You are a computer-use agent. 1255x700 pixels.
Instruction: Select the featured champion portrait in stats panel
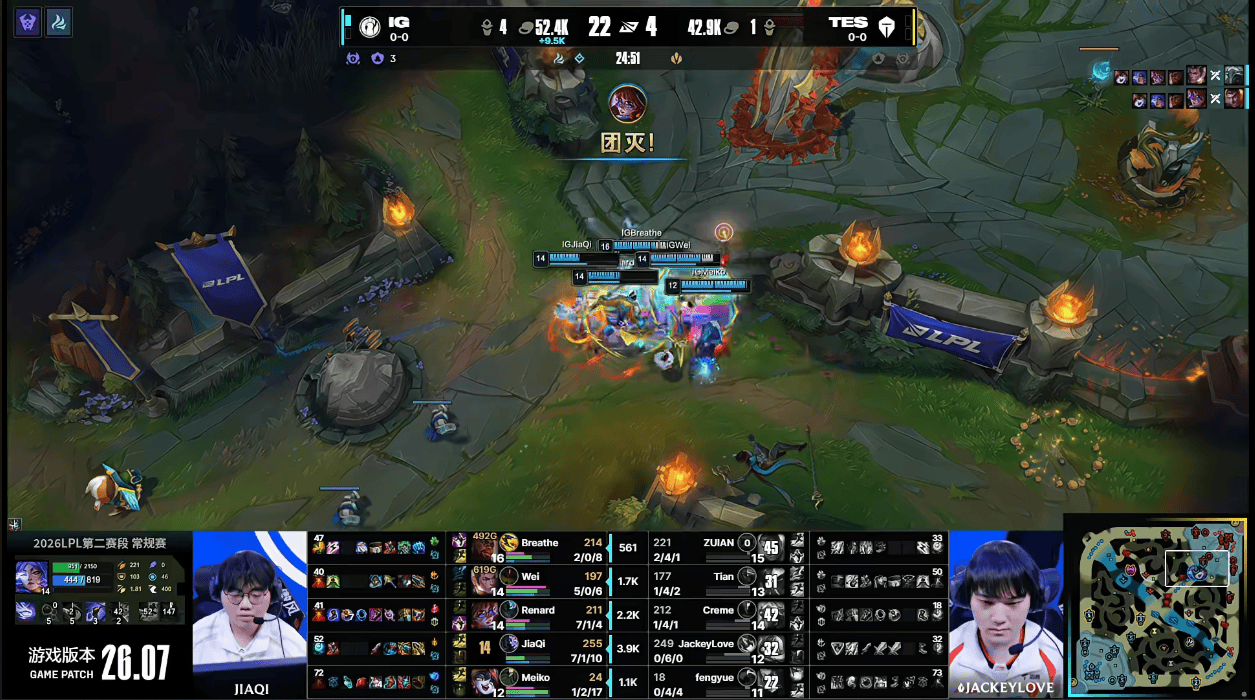coord(31,577)
